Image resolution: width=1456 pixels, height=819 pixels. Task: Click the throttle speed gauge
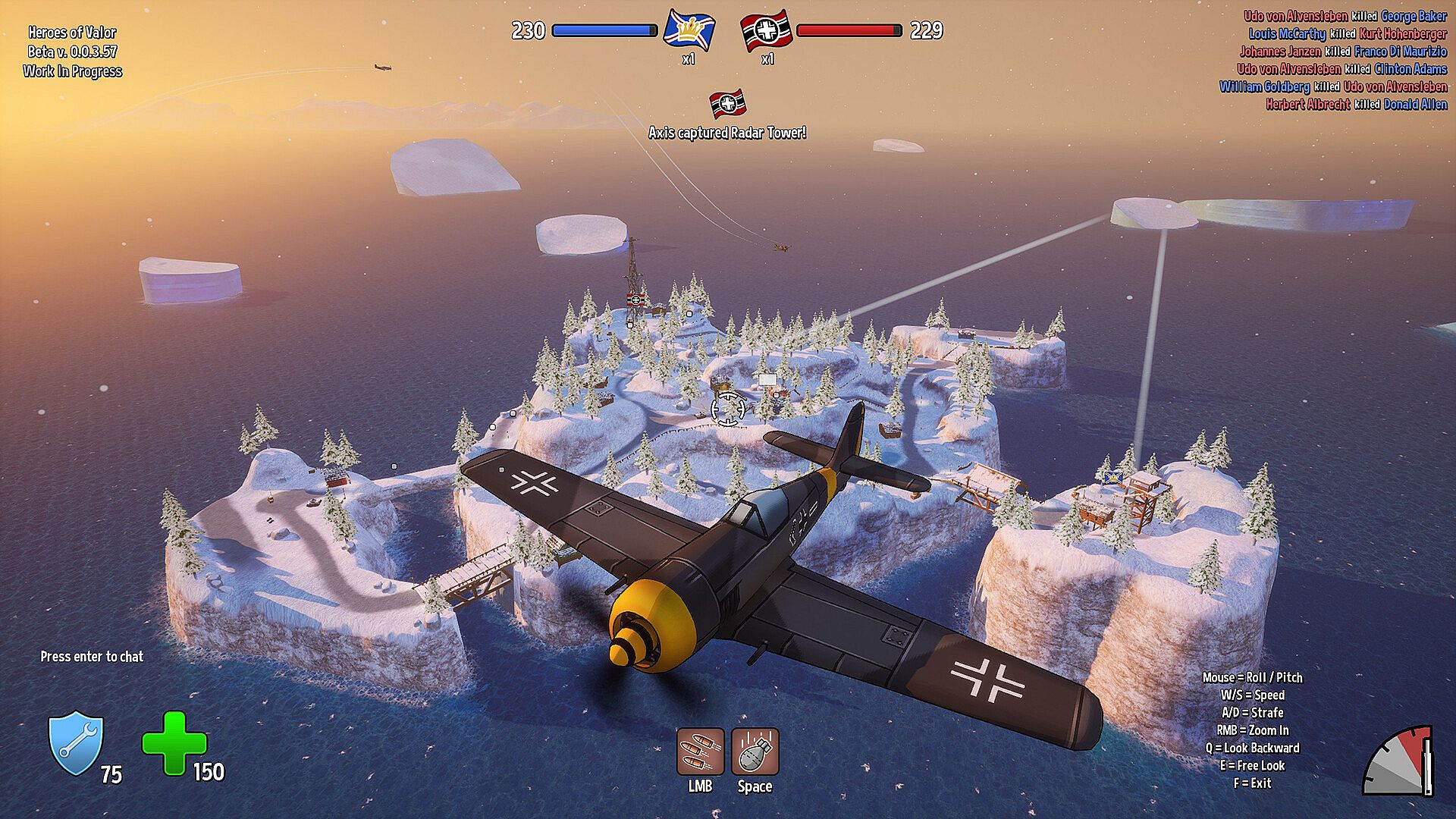pos(1399,762)
